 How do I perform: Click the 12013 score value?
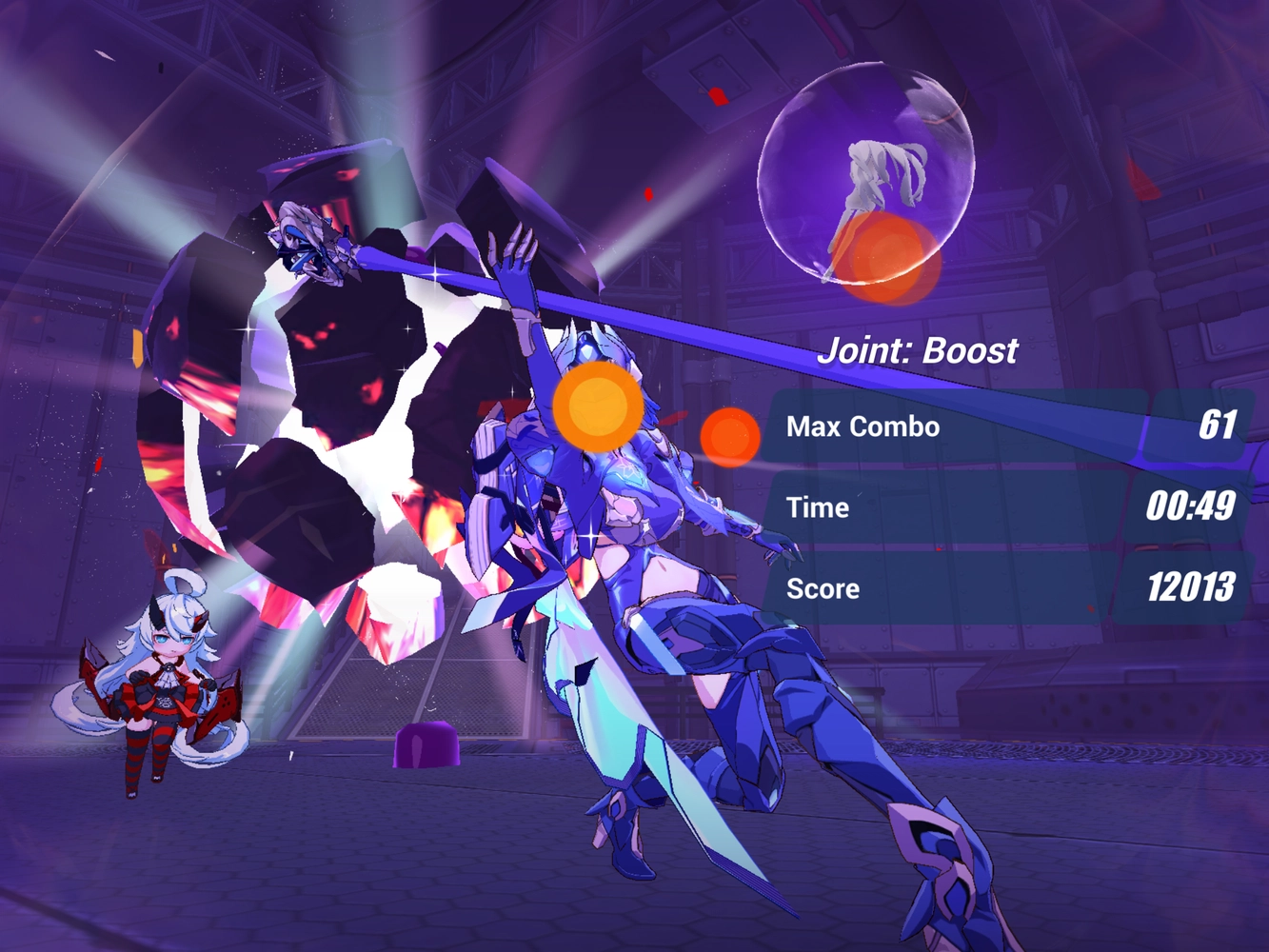1190,588
